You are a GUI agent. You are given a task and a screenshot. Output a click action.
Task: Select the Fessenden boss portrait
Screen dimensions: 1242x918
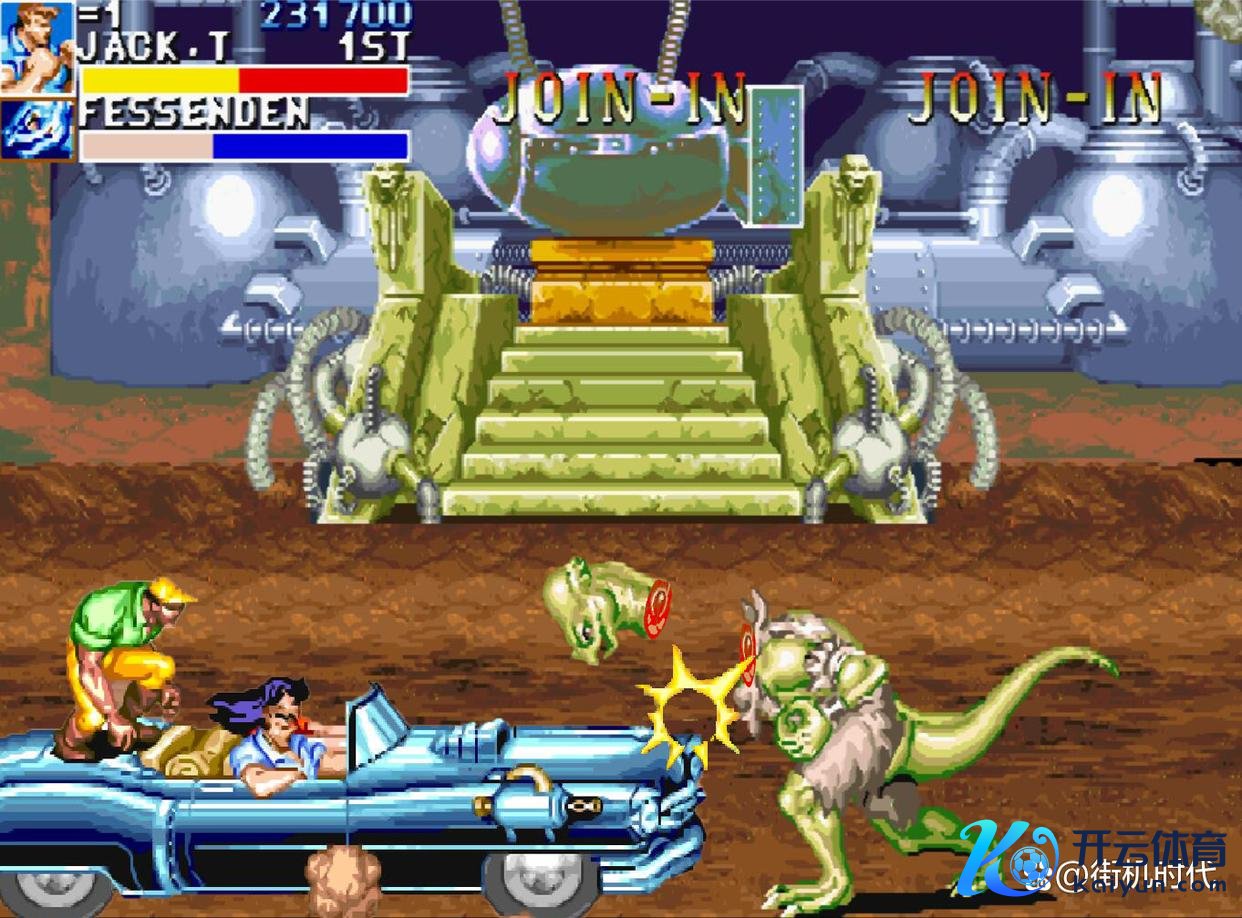38,128
